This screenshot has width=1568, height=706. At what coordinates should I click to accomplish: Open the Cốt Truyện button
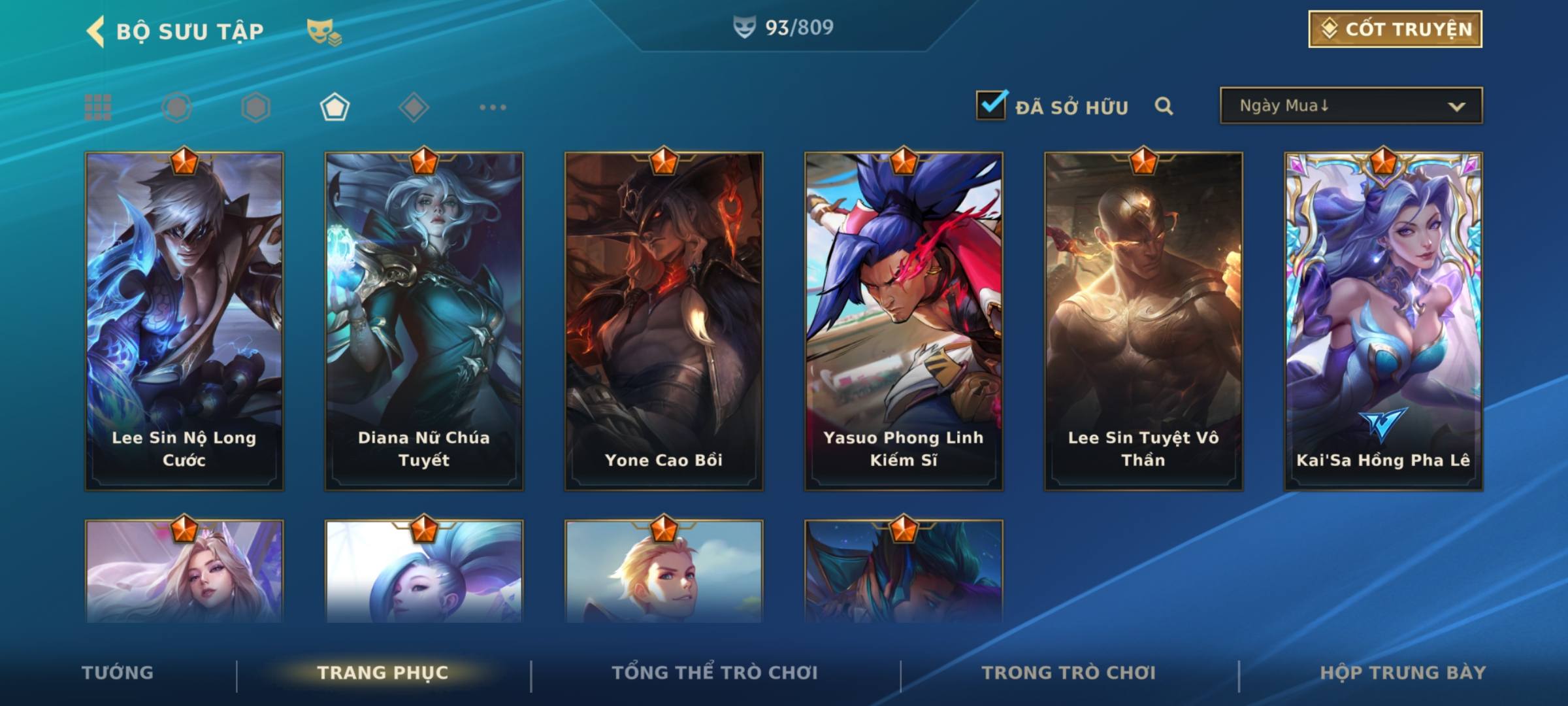pyautogui.click(x=1395, y=29)
